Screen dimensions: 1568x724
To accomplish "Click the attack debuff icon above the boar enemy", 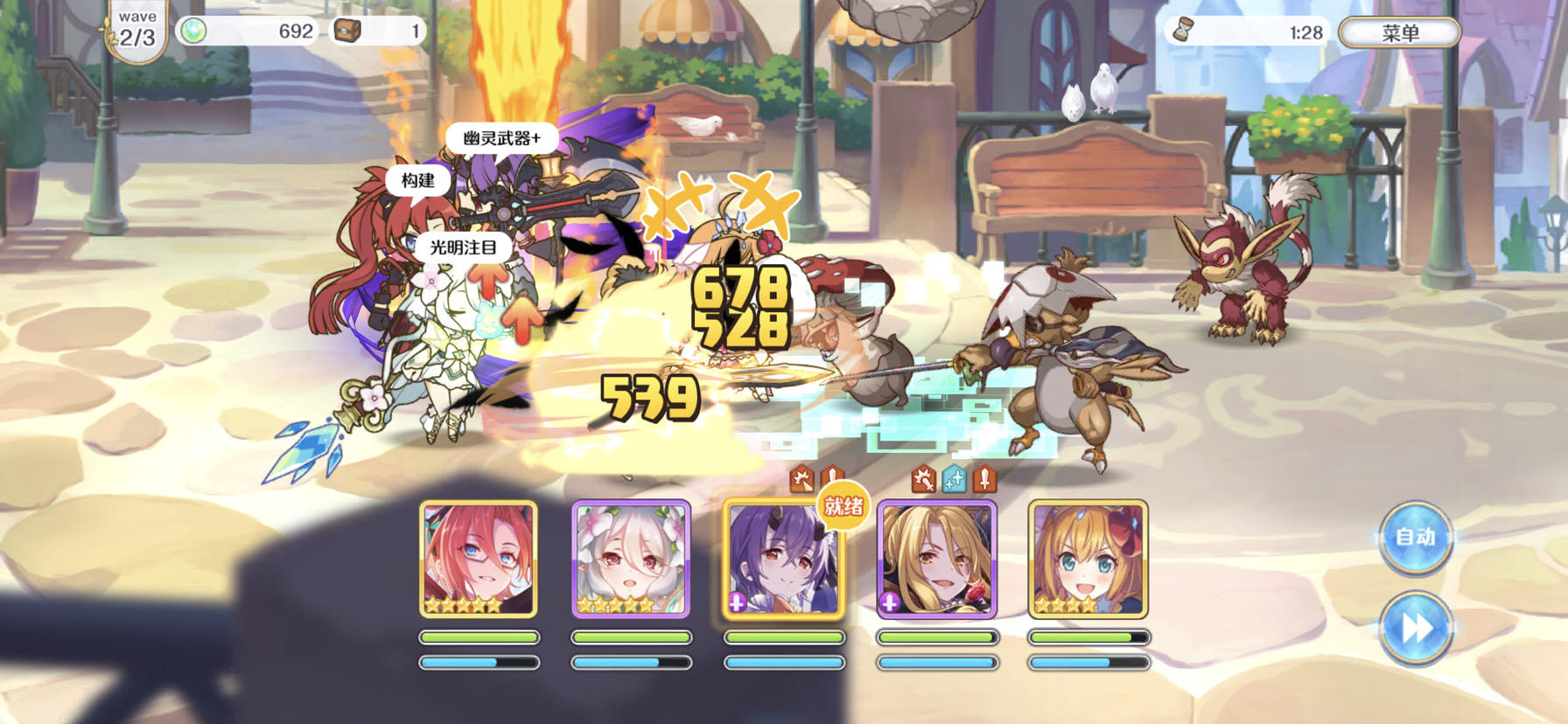I will pos(803,477).
